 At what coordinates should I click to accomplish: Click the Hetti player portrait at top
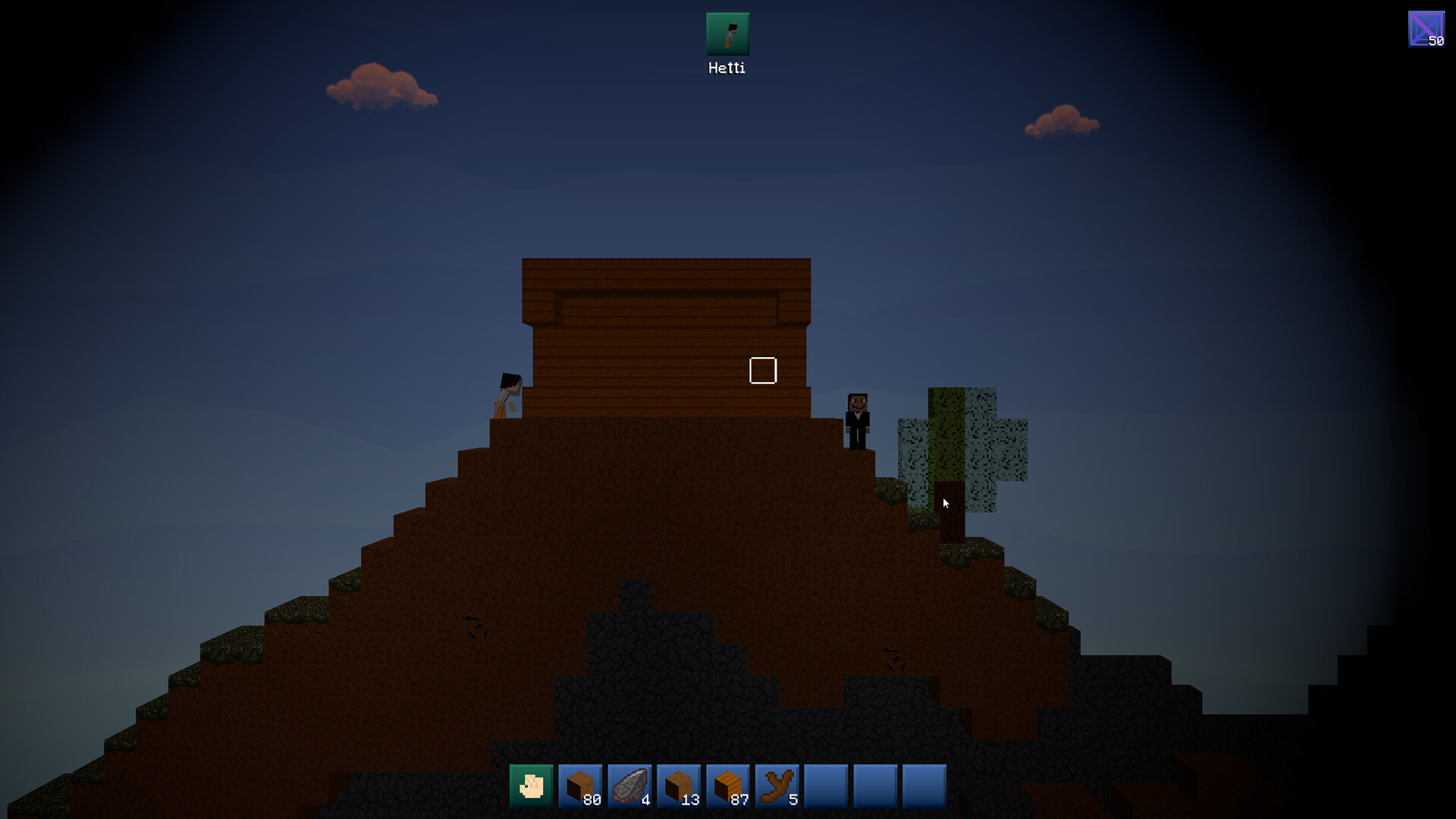[x=727, y=33]
